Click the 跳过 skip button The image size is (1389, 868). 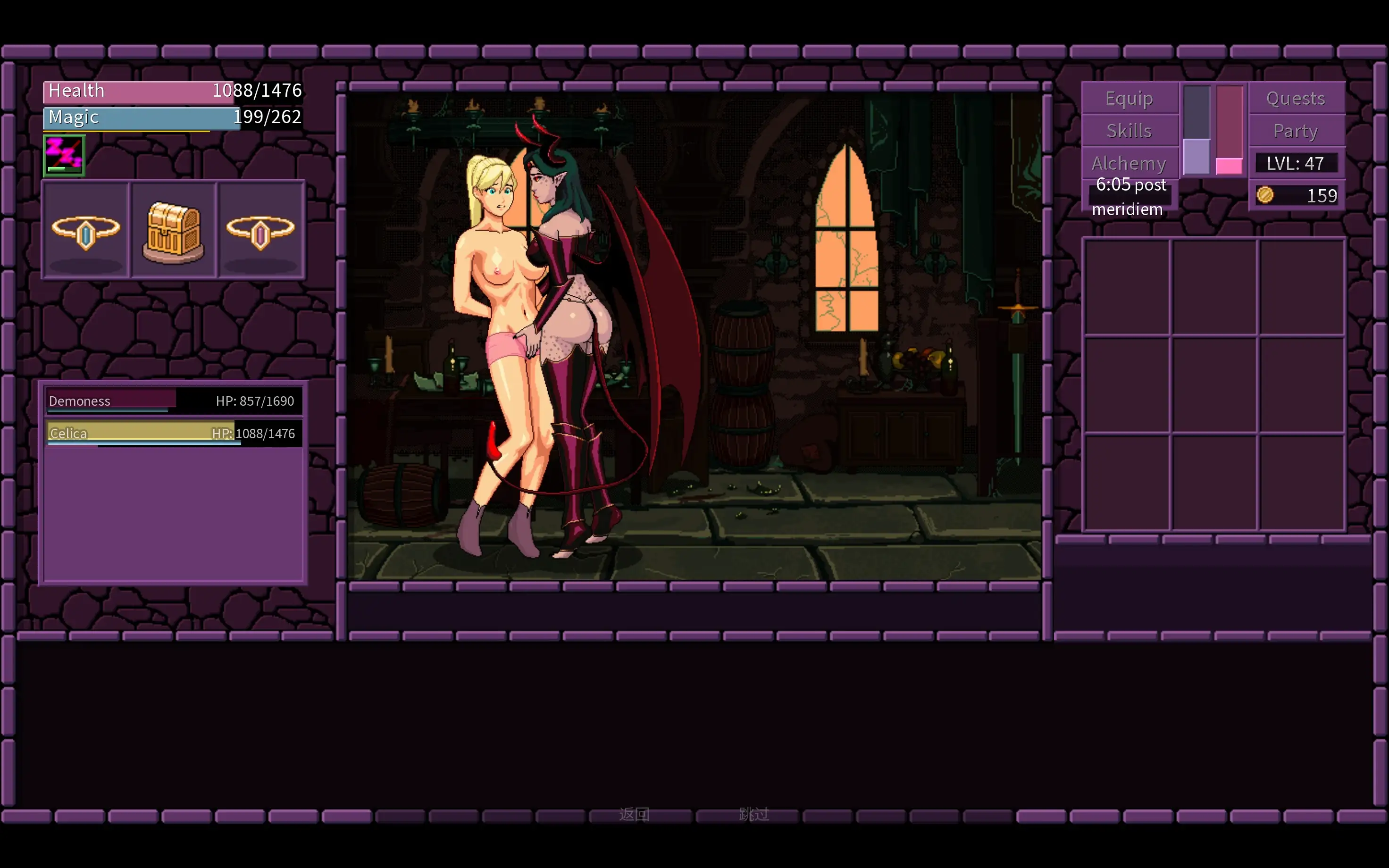coord(753,814)
